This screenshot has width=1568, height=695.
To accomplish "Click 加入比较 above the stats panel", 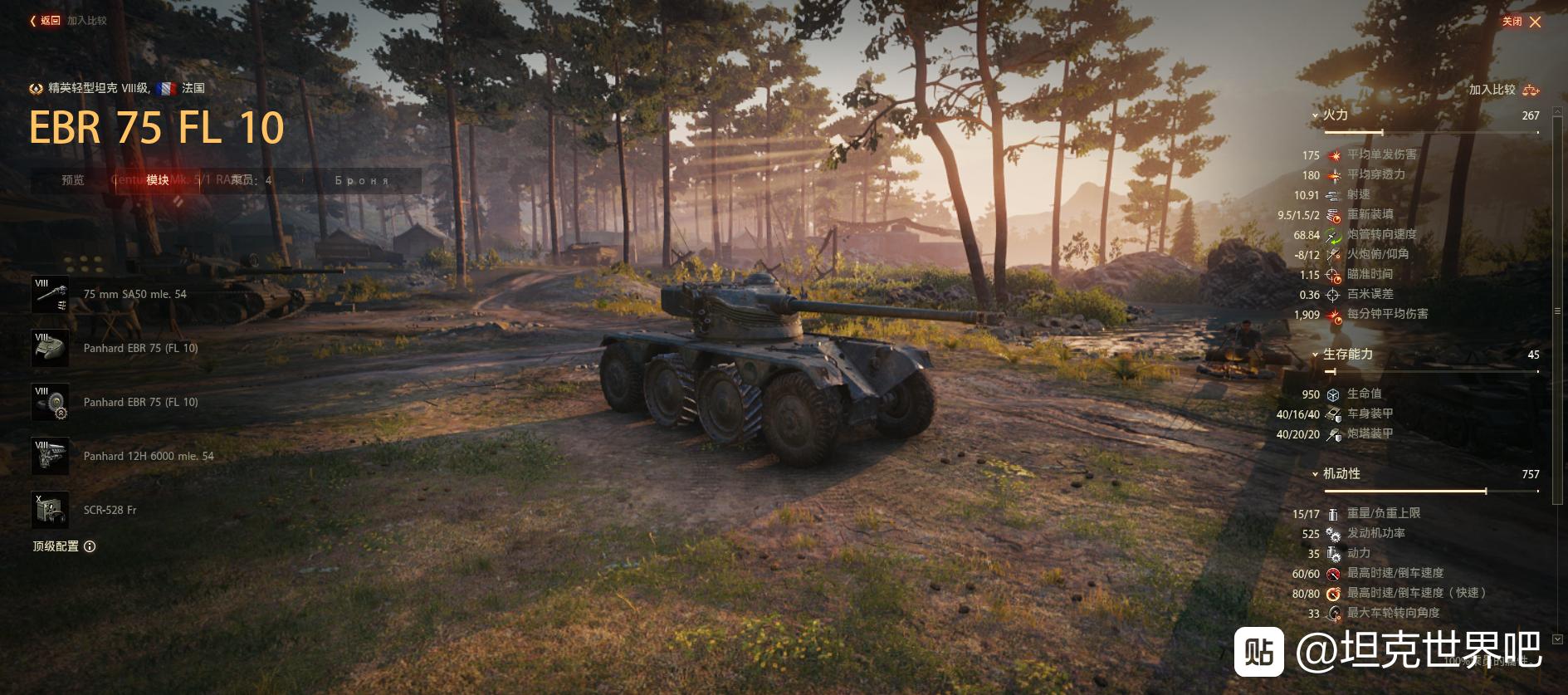I will pyautogui.click(x=1503, y=90).
